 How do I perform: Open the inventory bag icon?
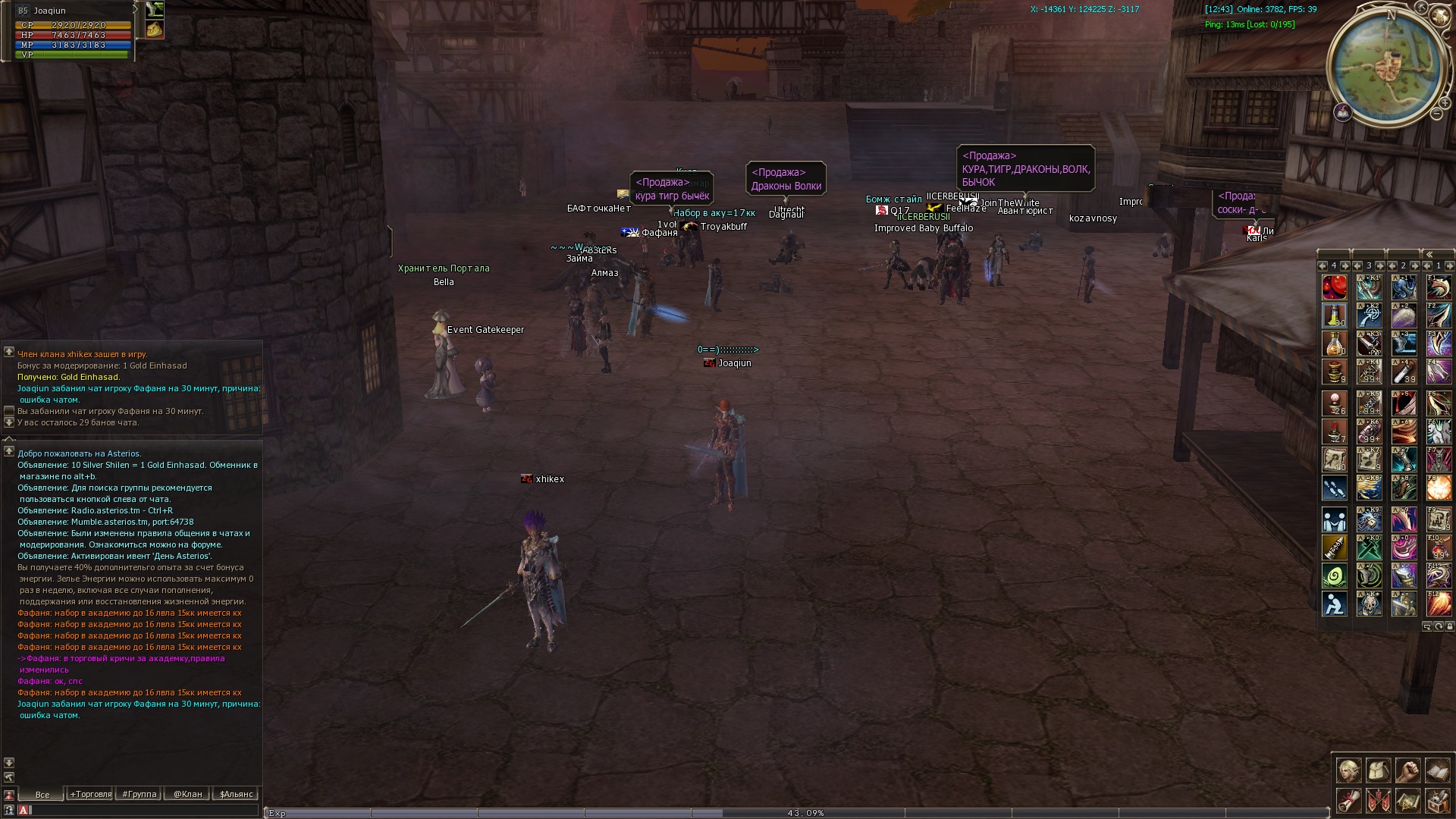[x=1378, y=770]
